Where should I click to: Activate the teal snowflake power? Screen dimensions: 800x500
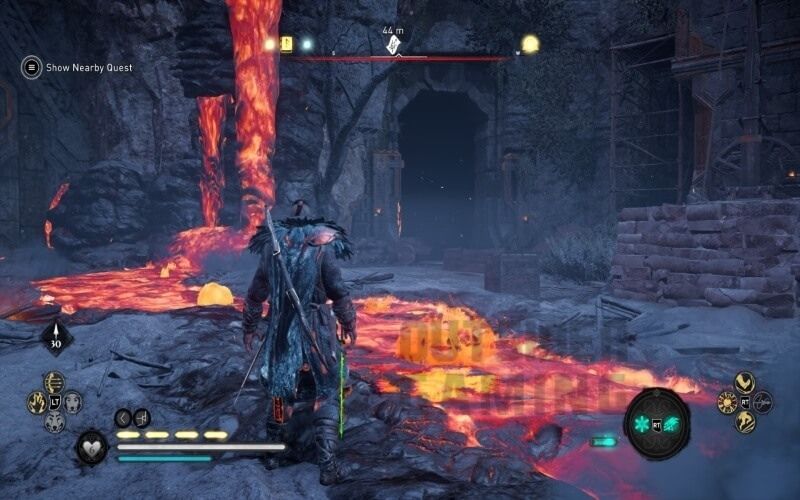pyautogui.click(x=643, y=424)
